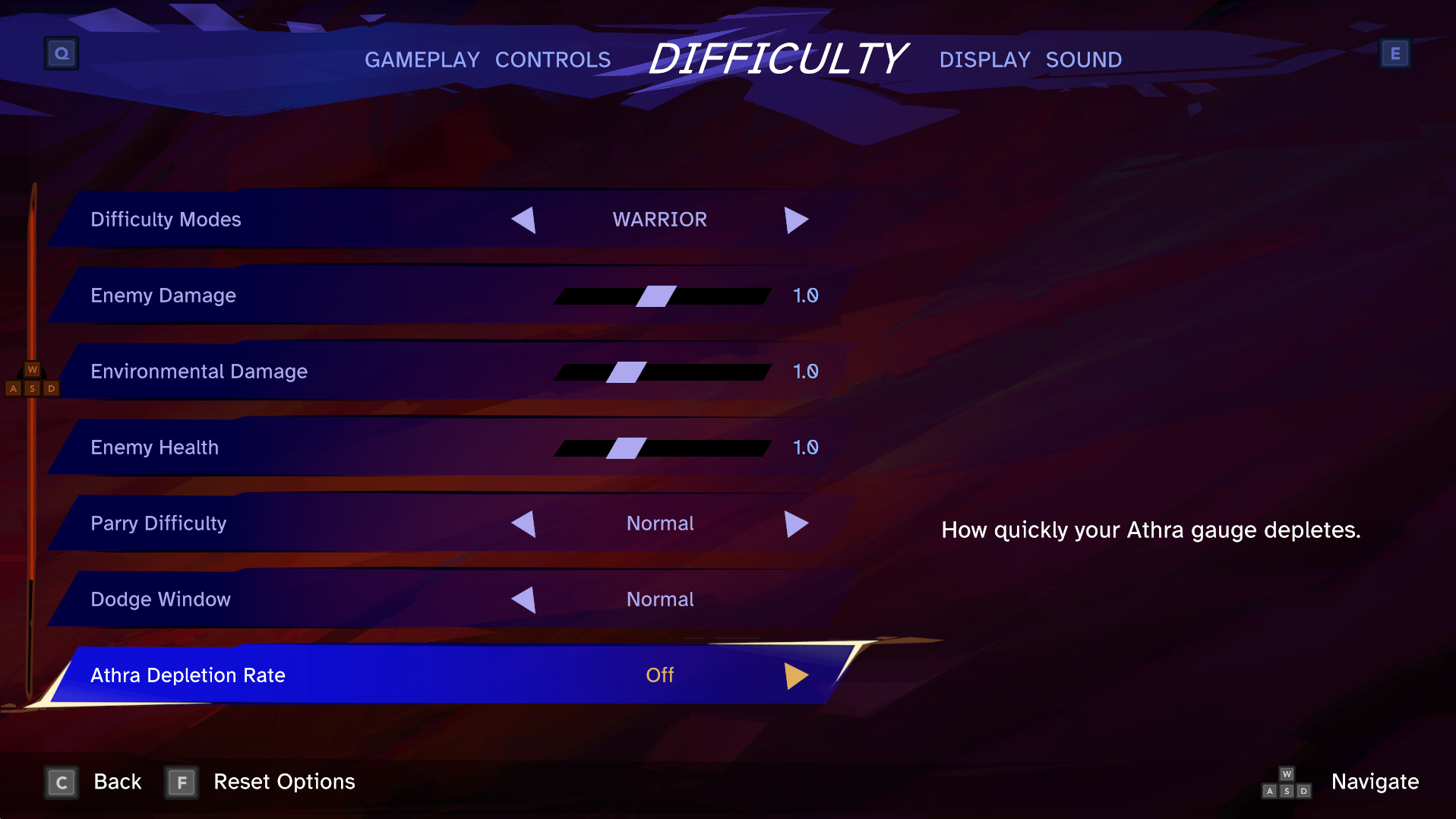The height and width of the screenshot is (819, 1456).
Task: Open the SOUND settings tab
Action: 1084,59
